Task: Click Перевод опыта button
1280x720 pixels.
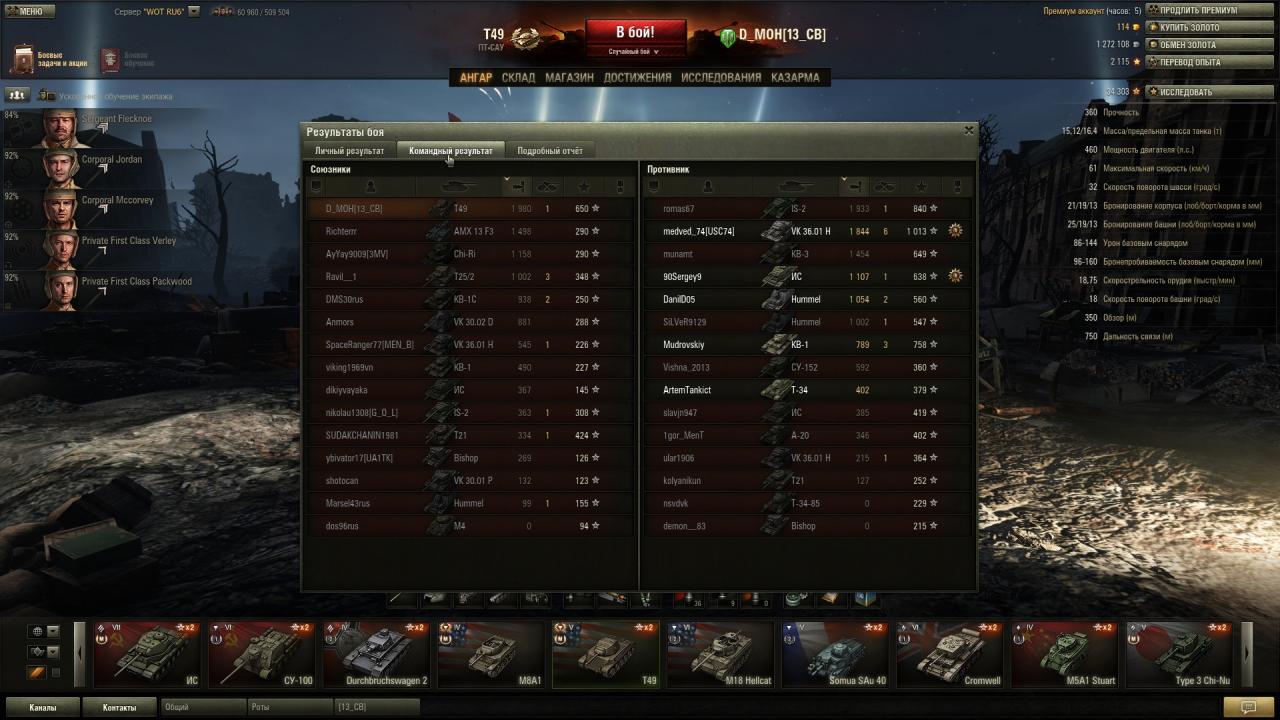Action: pyautogui.click(x=1197, y=62)
